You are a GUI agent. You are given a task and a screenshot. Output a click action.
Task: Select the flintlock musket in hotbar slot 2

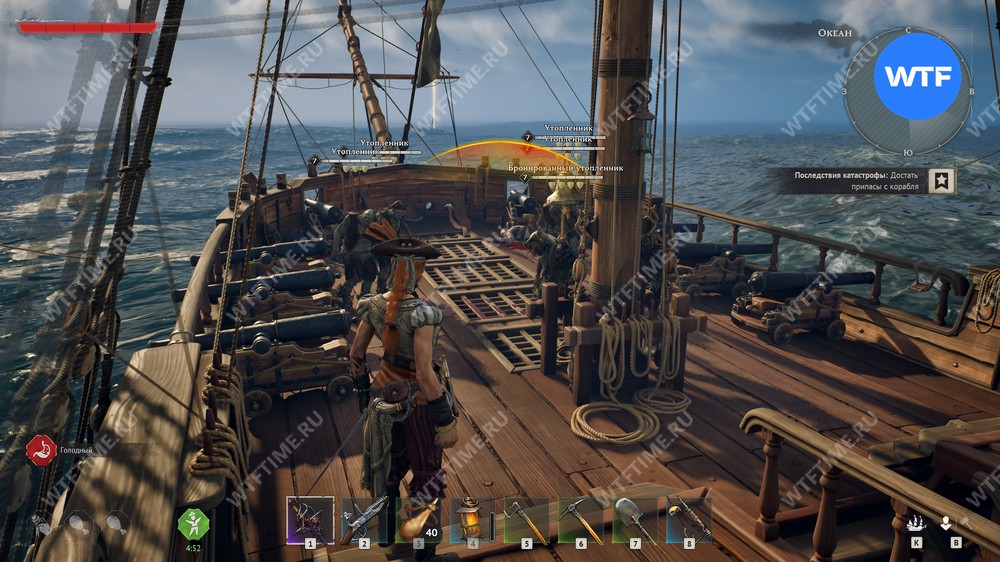[x=364, y=520]
